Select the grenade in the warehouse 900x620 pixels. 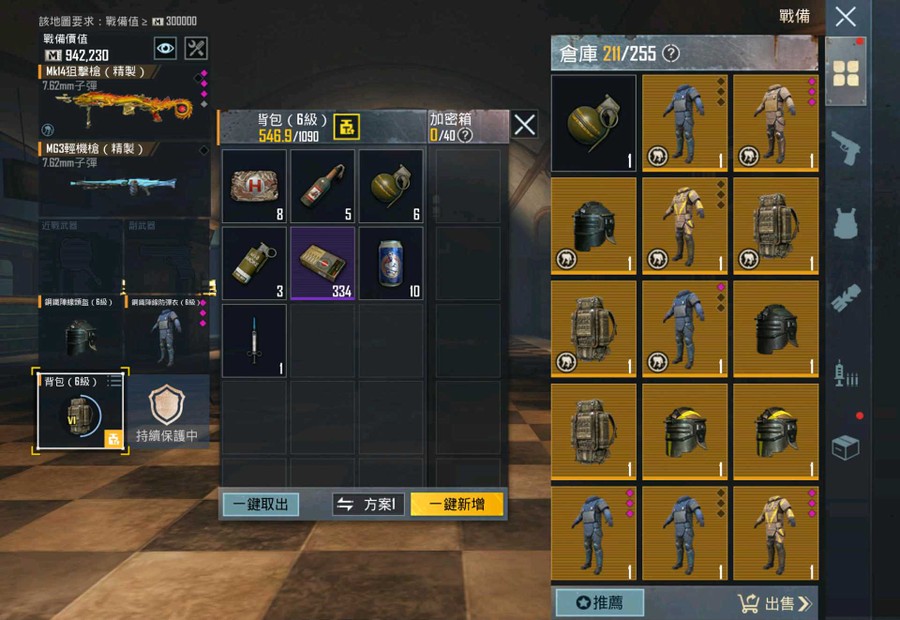[x=594, y=122]
